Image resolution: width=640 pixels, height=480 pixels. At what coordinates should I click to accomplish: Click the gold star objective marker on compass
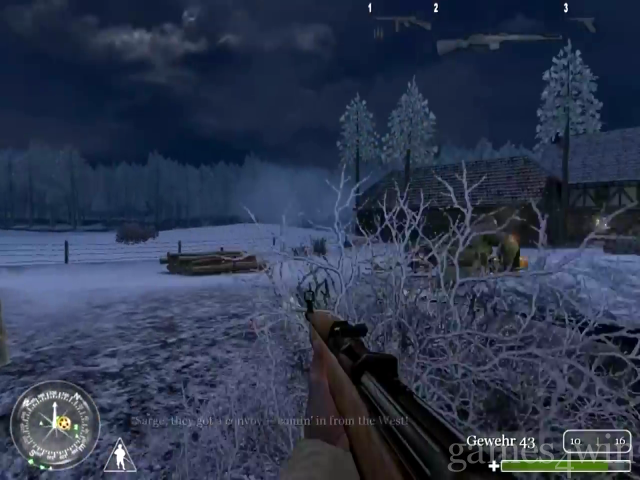pyautogui.click(x=64, y=423)
